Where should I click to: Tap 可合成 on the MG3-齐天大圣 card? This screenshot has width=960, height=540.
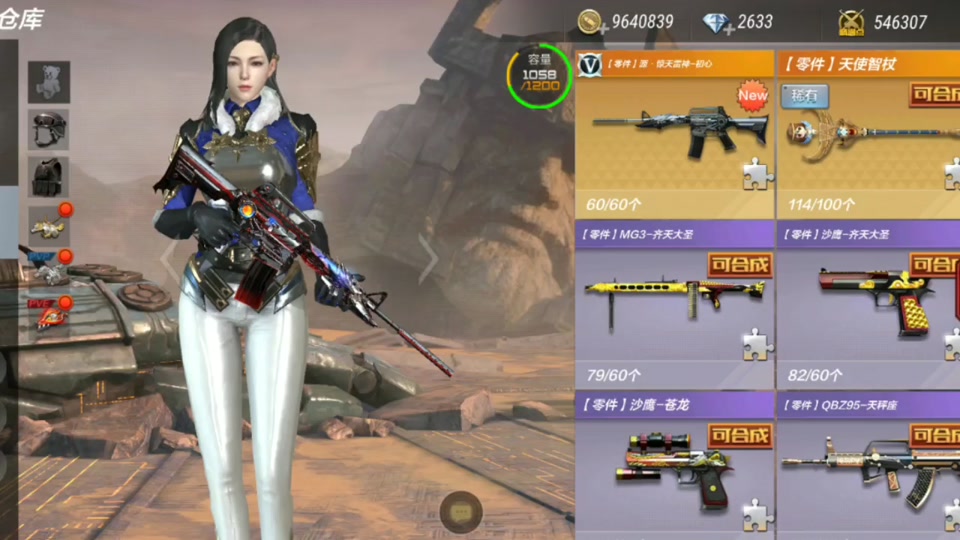click(740, 265)
